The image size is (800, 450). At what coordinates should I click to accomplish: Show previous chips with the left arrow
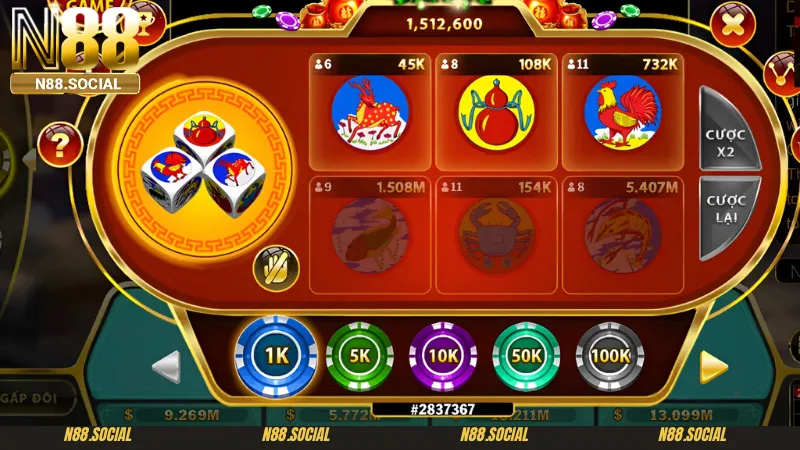[x=167, y=366]
